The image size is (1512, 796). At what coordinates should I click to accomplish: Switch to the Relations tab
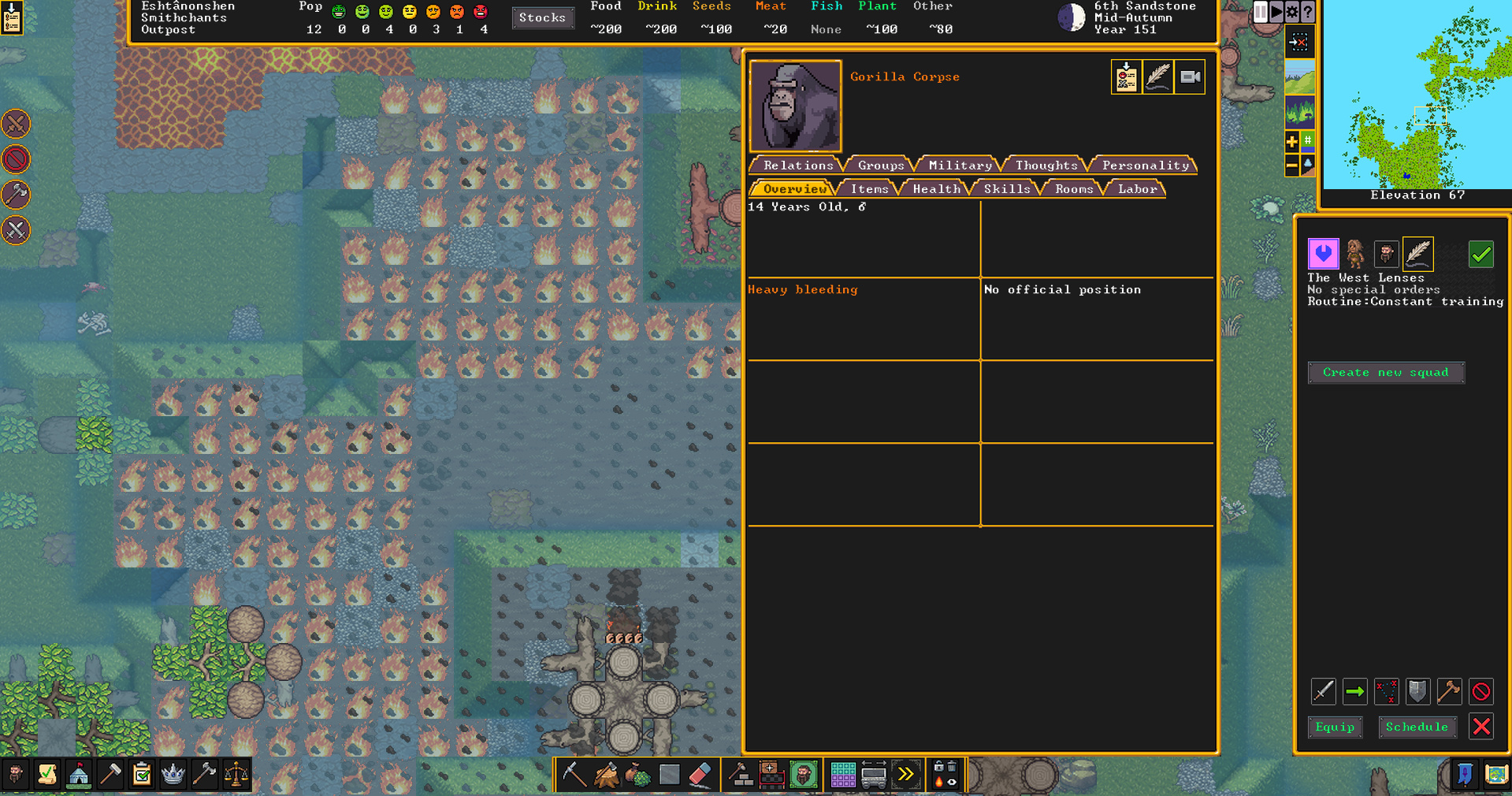[797, 166]
